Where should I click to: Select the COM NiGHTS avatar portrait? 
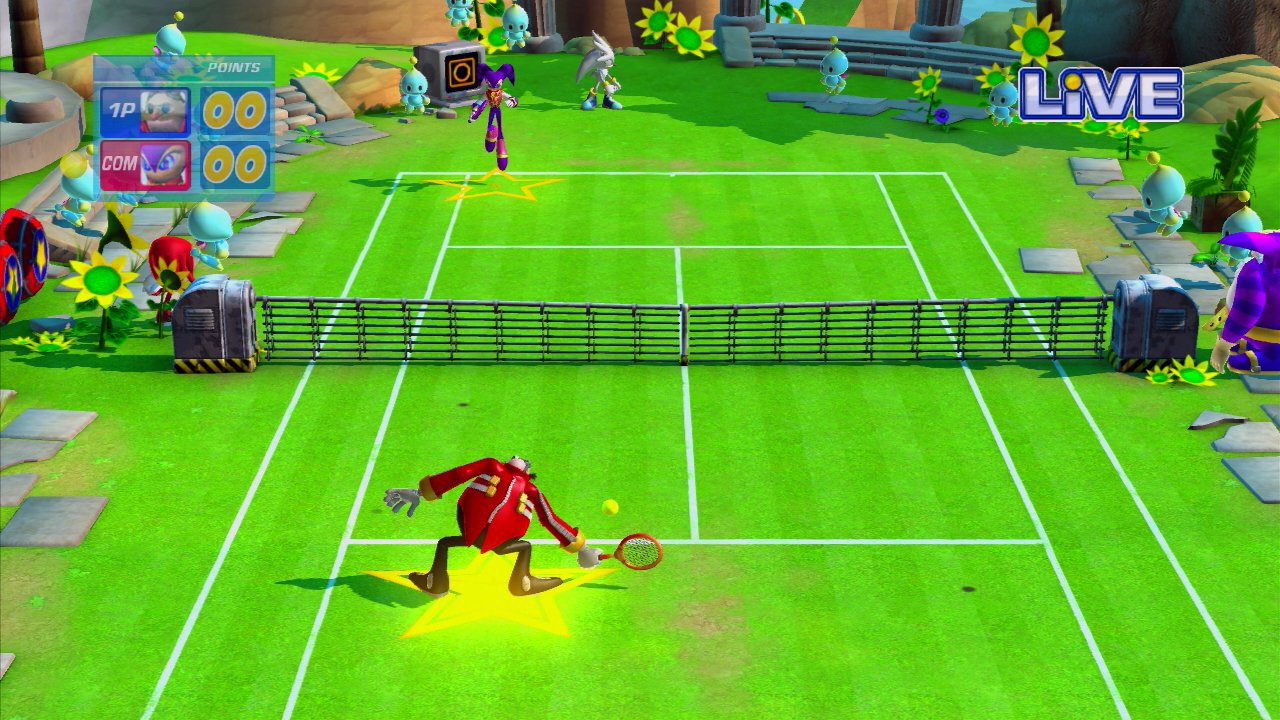coord(163,162)
